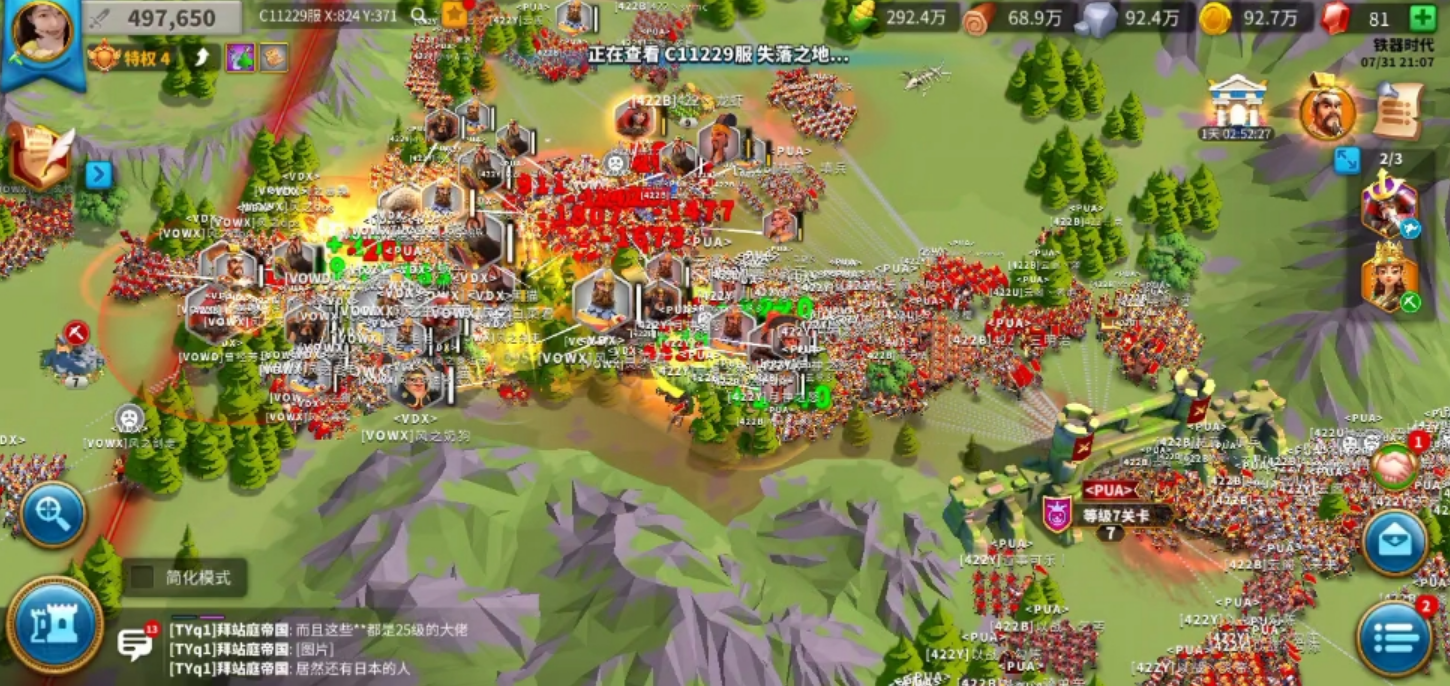Open the orange star bookmarks

point(455,14)
